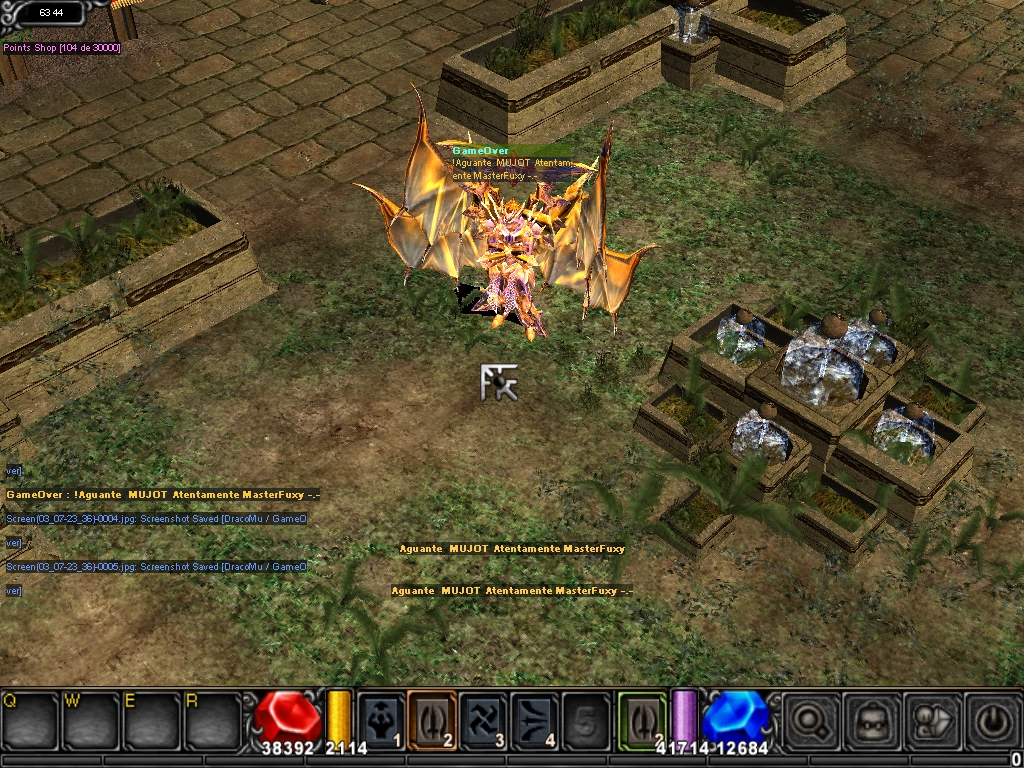Image resolution: width=1024 pixels, height=768 pixels.
Task: Select the Q item hotkey slot
Action: 31,720
